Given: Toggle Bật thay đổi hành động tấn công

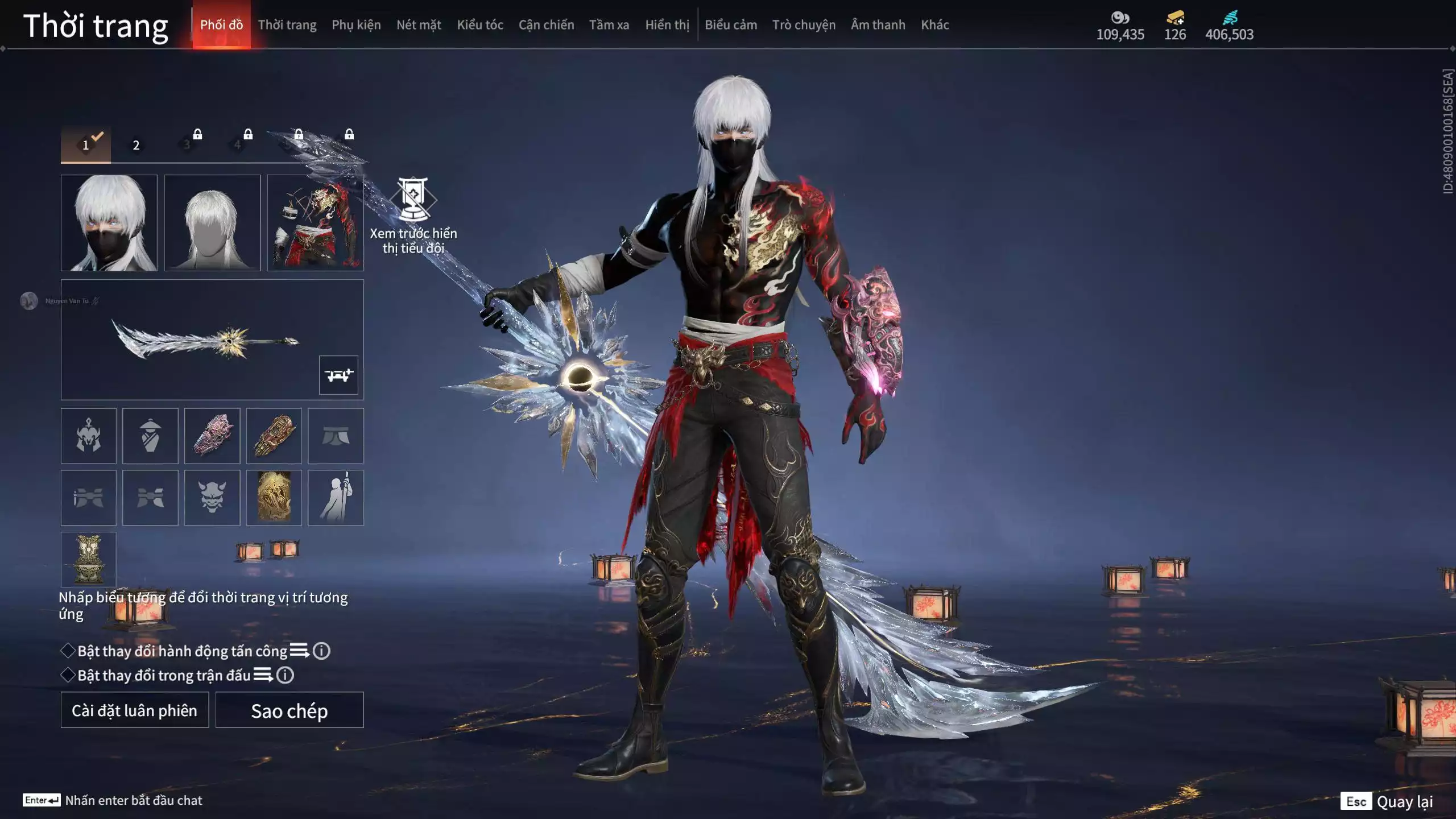Looking at the screenshot, I should pyautogui.click(x=68, y=651).
